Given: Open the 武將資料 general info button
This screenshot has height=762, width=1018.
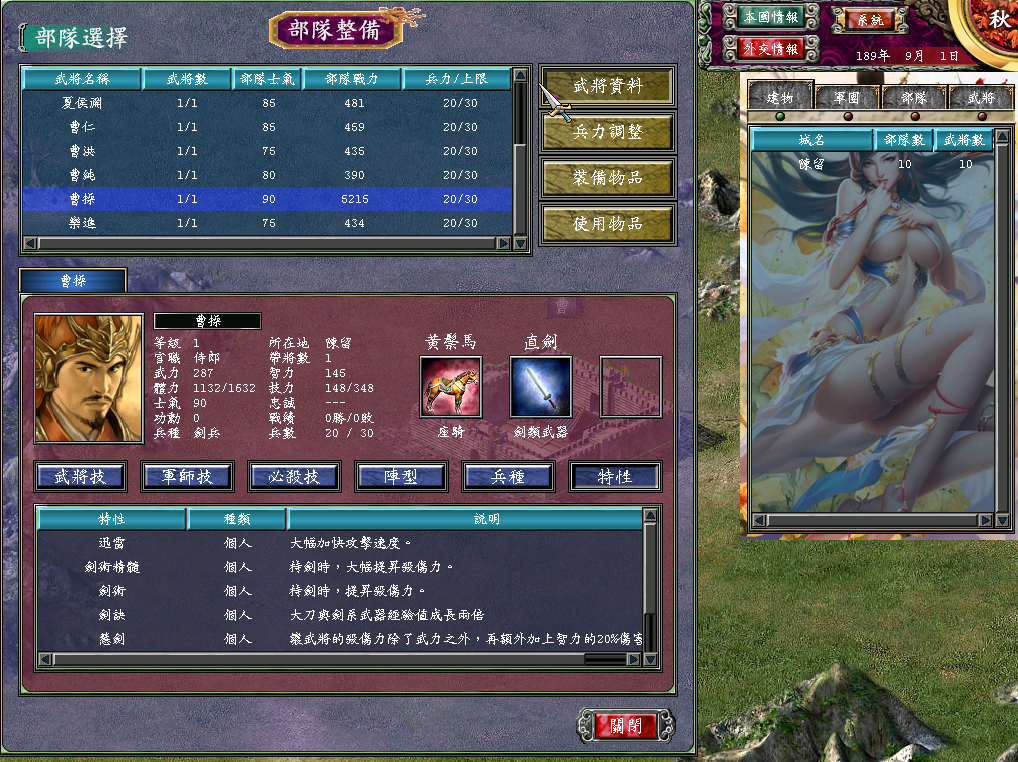Looking at the screenshot, I should point(607,86).
